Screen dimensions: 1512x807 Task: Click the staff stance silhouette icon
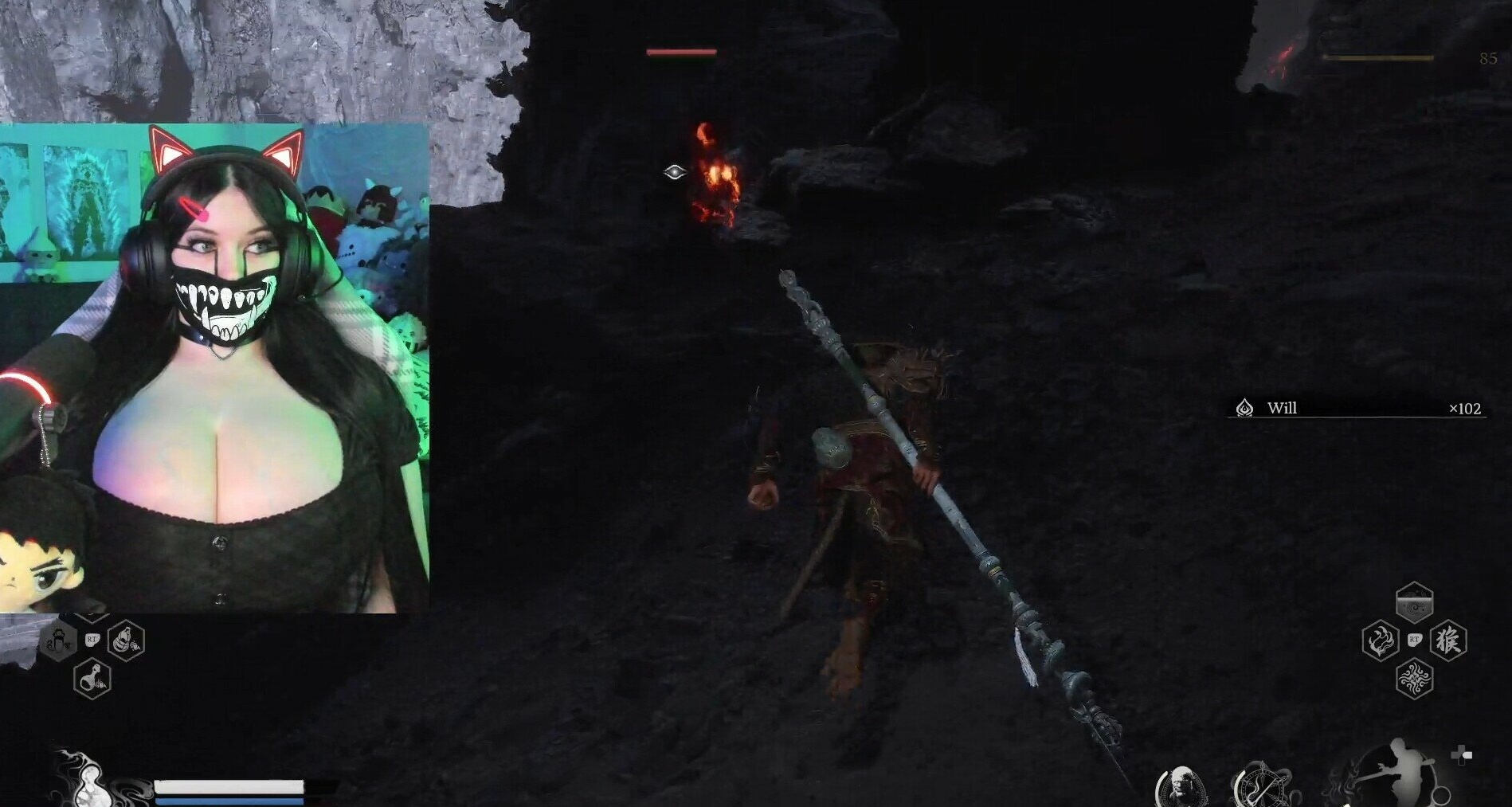click(1390, 771)
